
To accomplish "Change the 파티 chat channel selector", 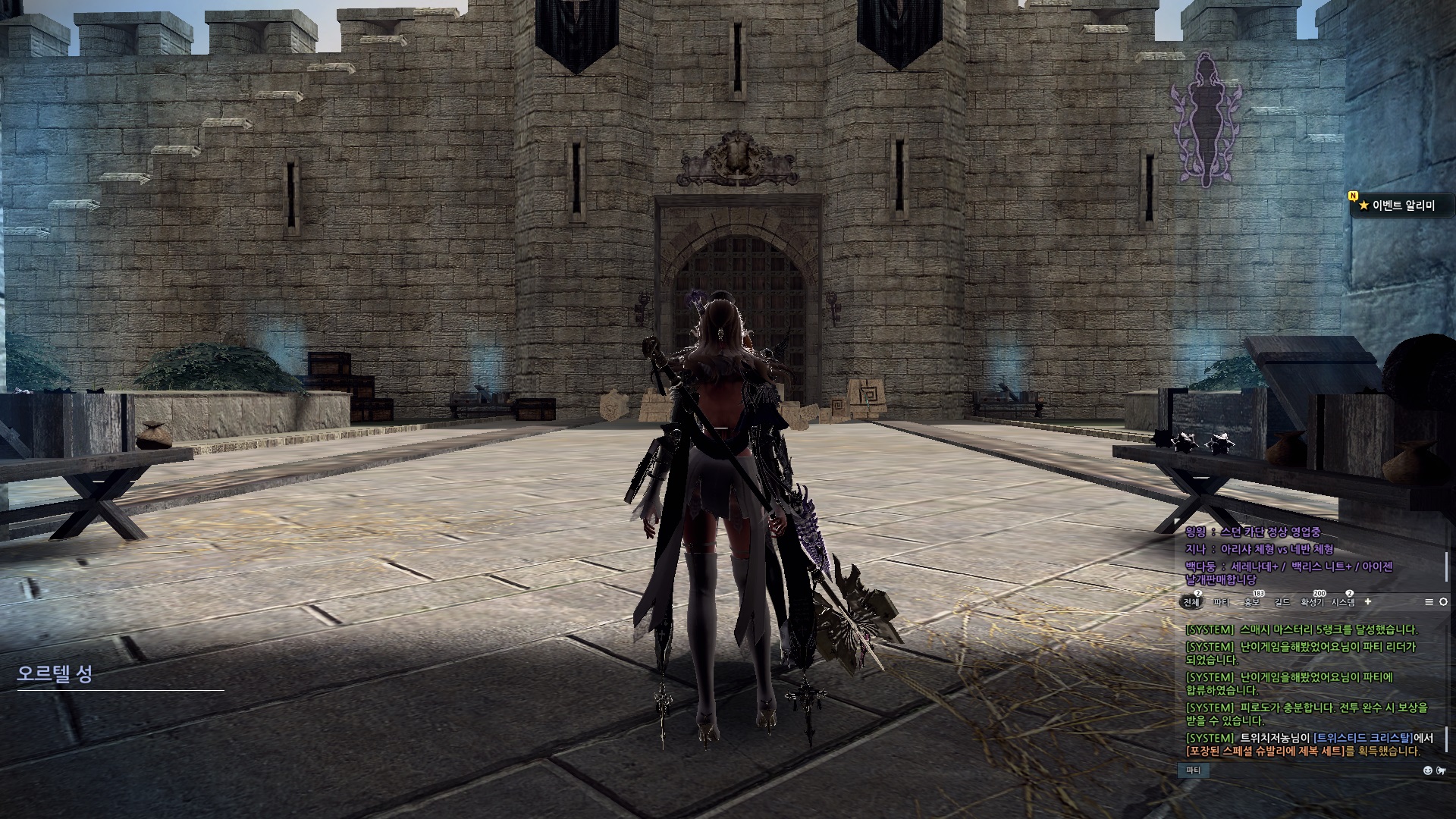I will 1194,770.
